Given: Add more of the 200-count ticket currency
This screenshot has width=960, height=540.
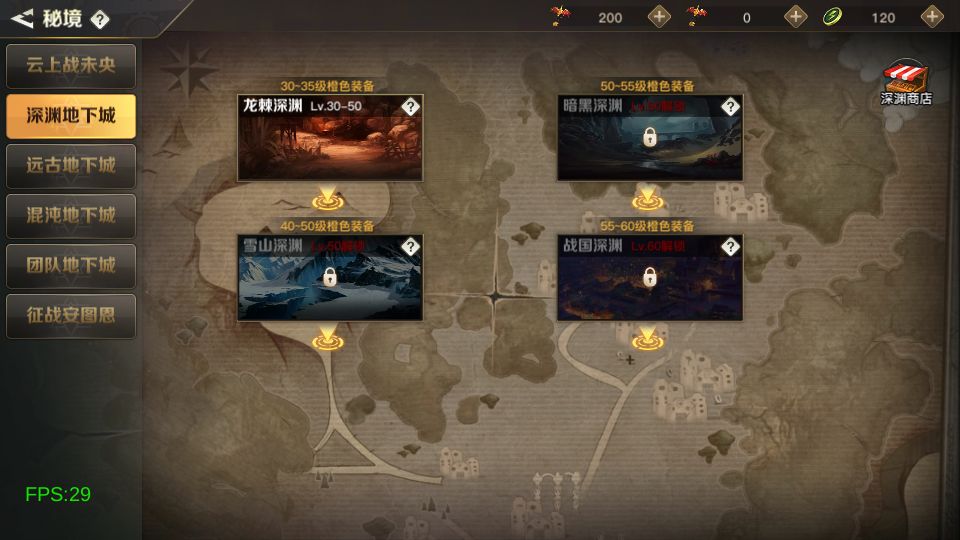Looking at the screenshot, I should 660,16.
